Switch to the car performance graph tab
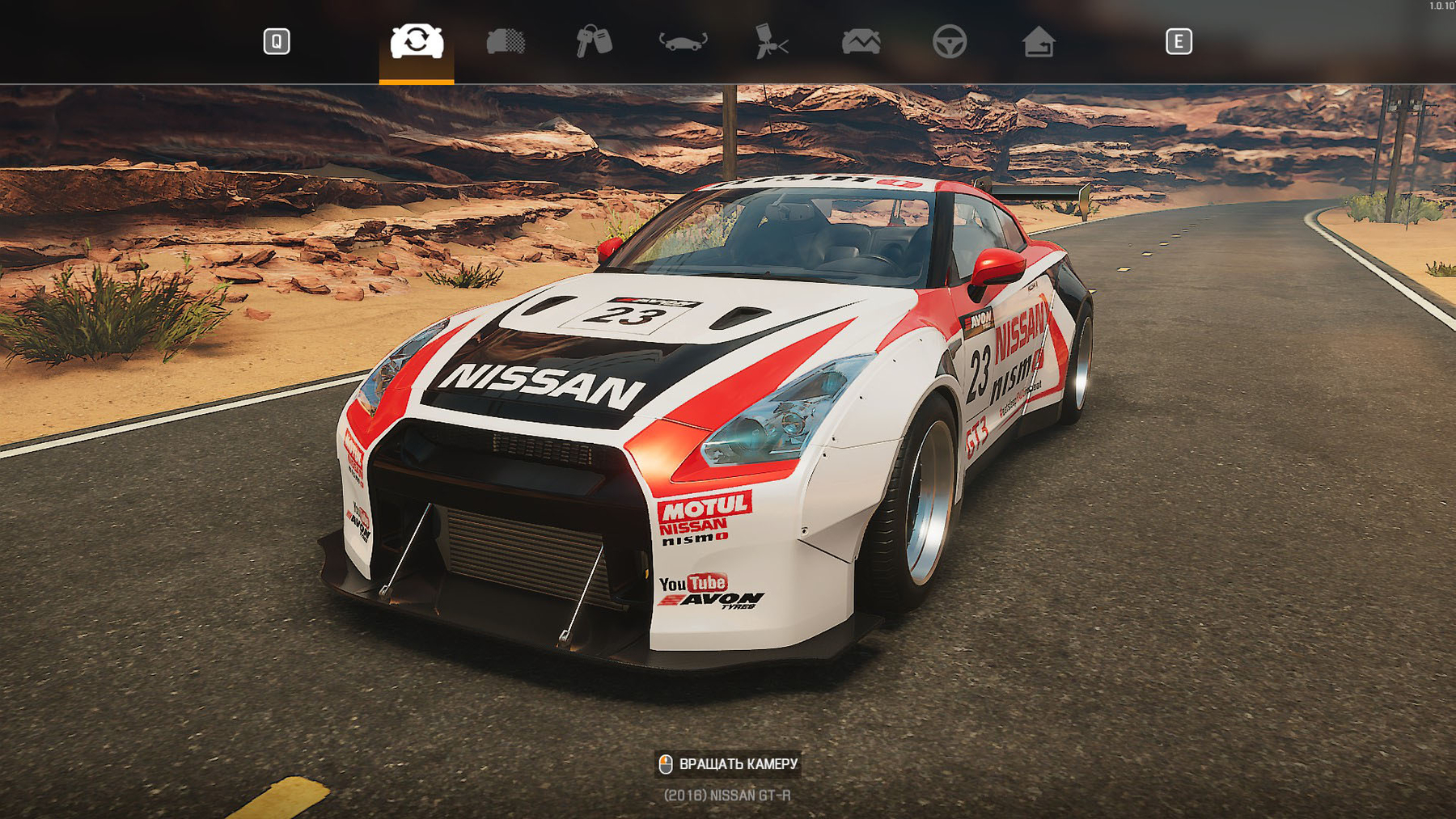Image resolution: width=1456 pixels, height=819 pixels. 861,41
